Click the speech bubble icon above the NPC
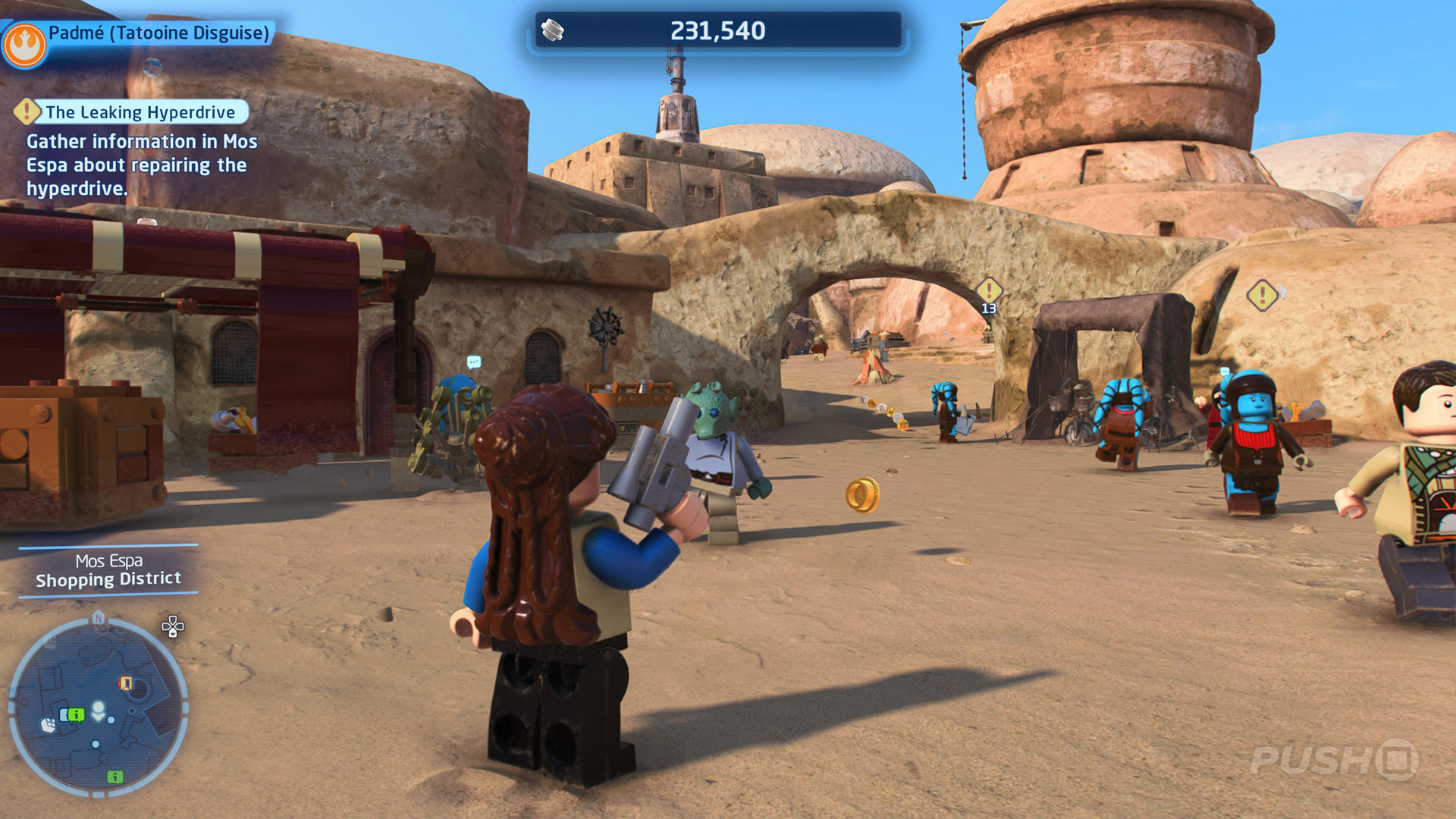 [474, 362]
